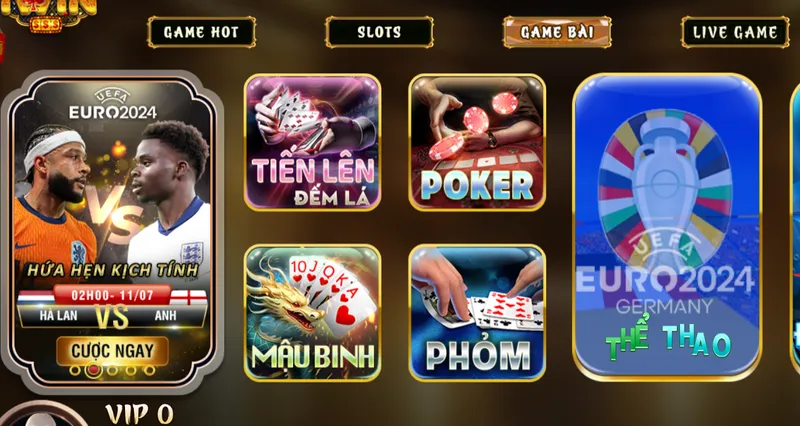Open the Tiến Lên Đếm Lá game
This screenshot has height=426, width=800.
tap(312, 145)
